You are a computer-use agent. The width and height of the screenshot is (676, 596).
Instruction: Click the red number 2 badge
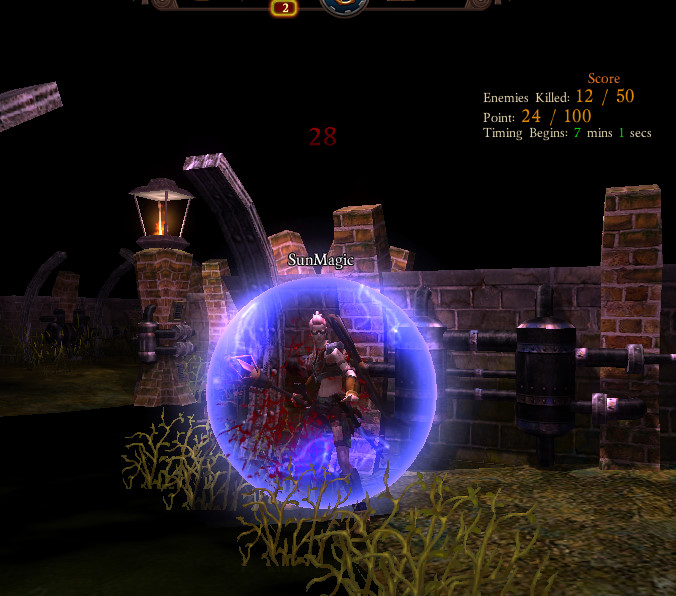[x=284, y=8]
